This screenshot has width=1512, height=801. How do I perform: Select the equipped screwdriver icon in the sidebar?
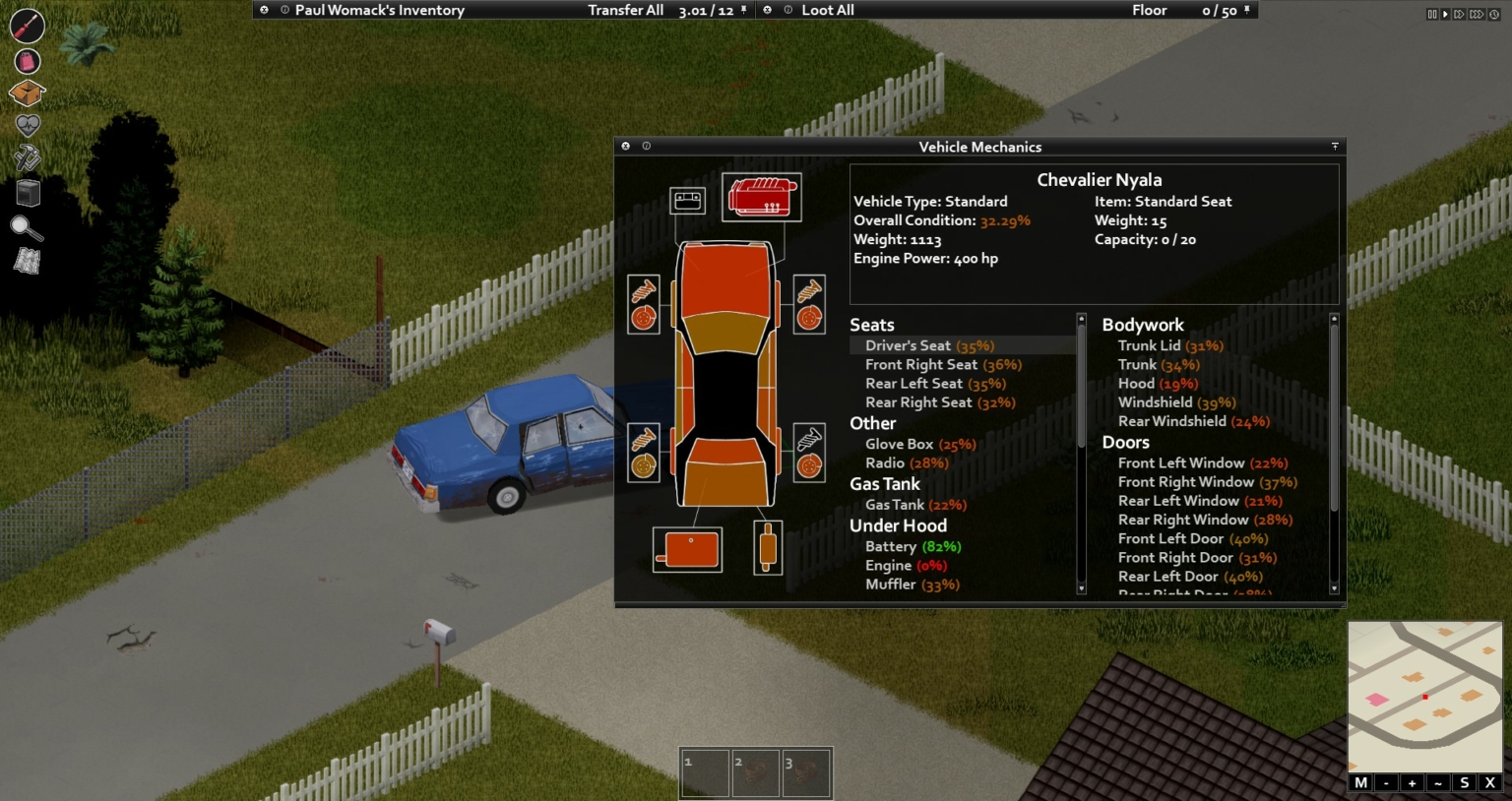point(27,27)
